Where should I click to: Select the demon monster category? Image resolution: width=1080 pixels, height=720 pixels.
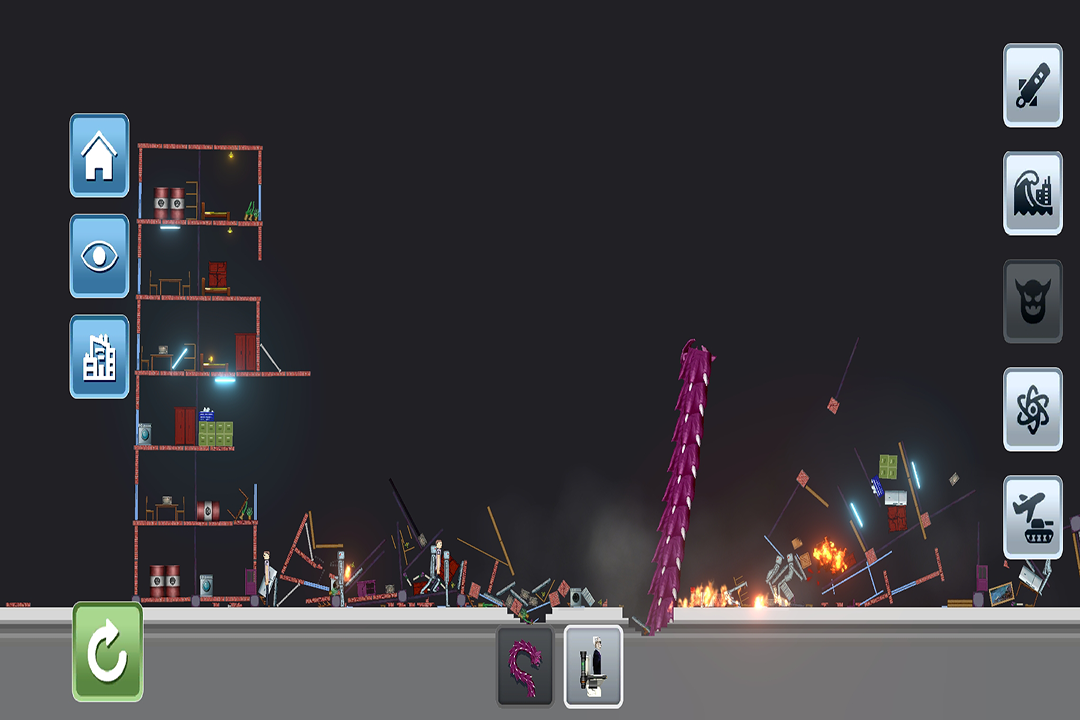(1033, 301)
